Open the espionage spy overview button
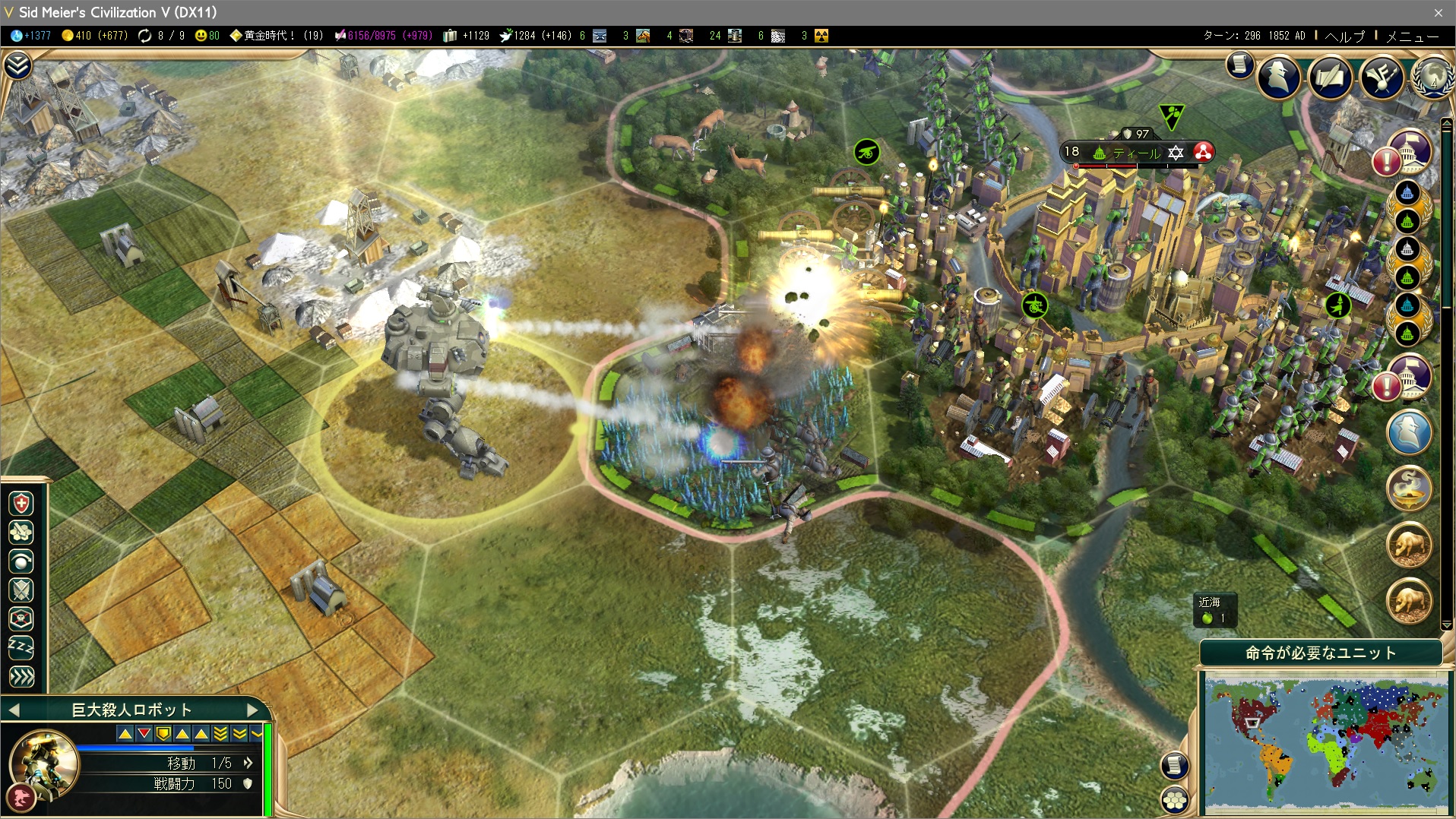Viewport: 1456px width, 819px height. (x=1278, y=77)
